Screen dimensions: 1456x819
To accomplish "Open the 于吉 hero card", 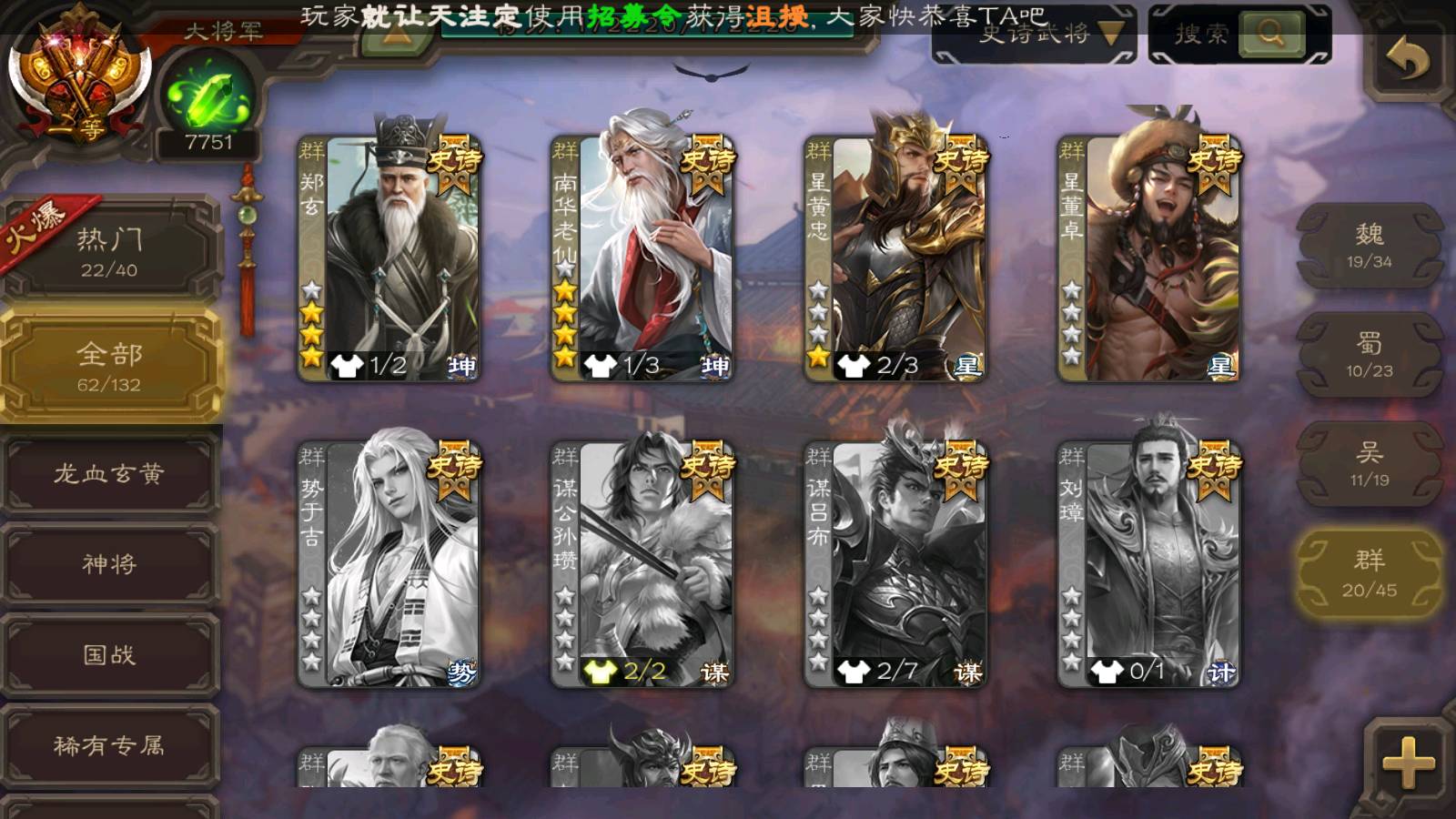I will 389,564.
